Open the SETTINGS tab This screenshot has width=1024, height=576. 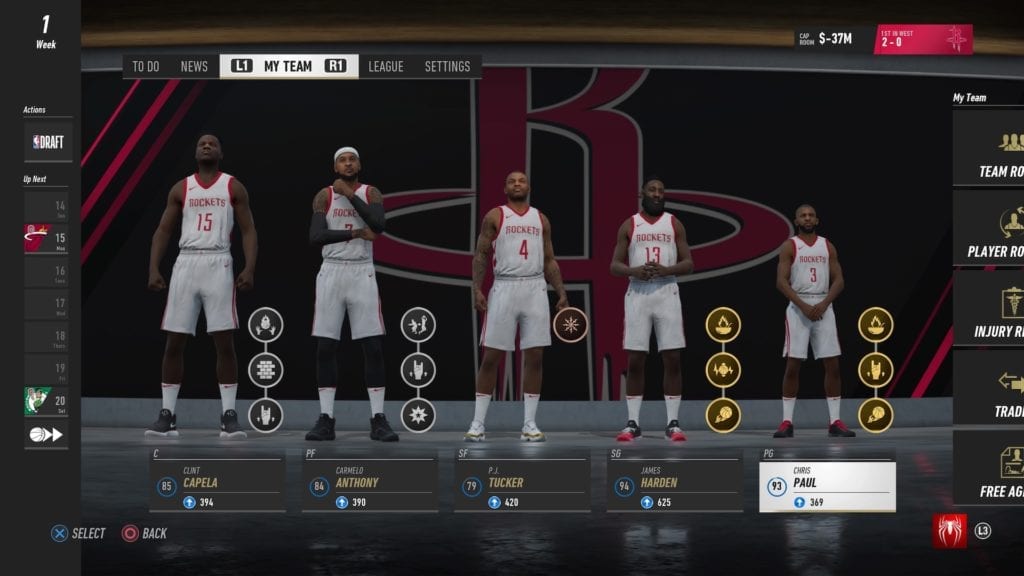[x=447, y=67]
